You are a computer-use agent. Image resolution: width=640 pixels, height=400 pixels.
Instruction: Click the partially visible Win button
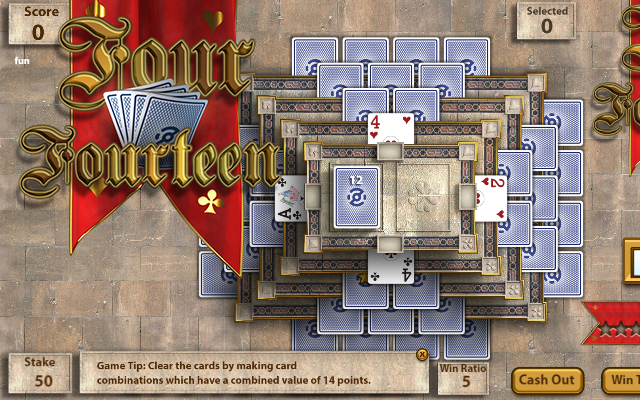pyautogui.click(x=621, y=380)
